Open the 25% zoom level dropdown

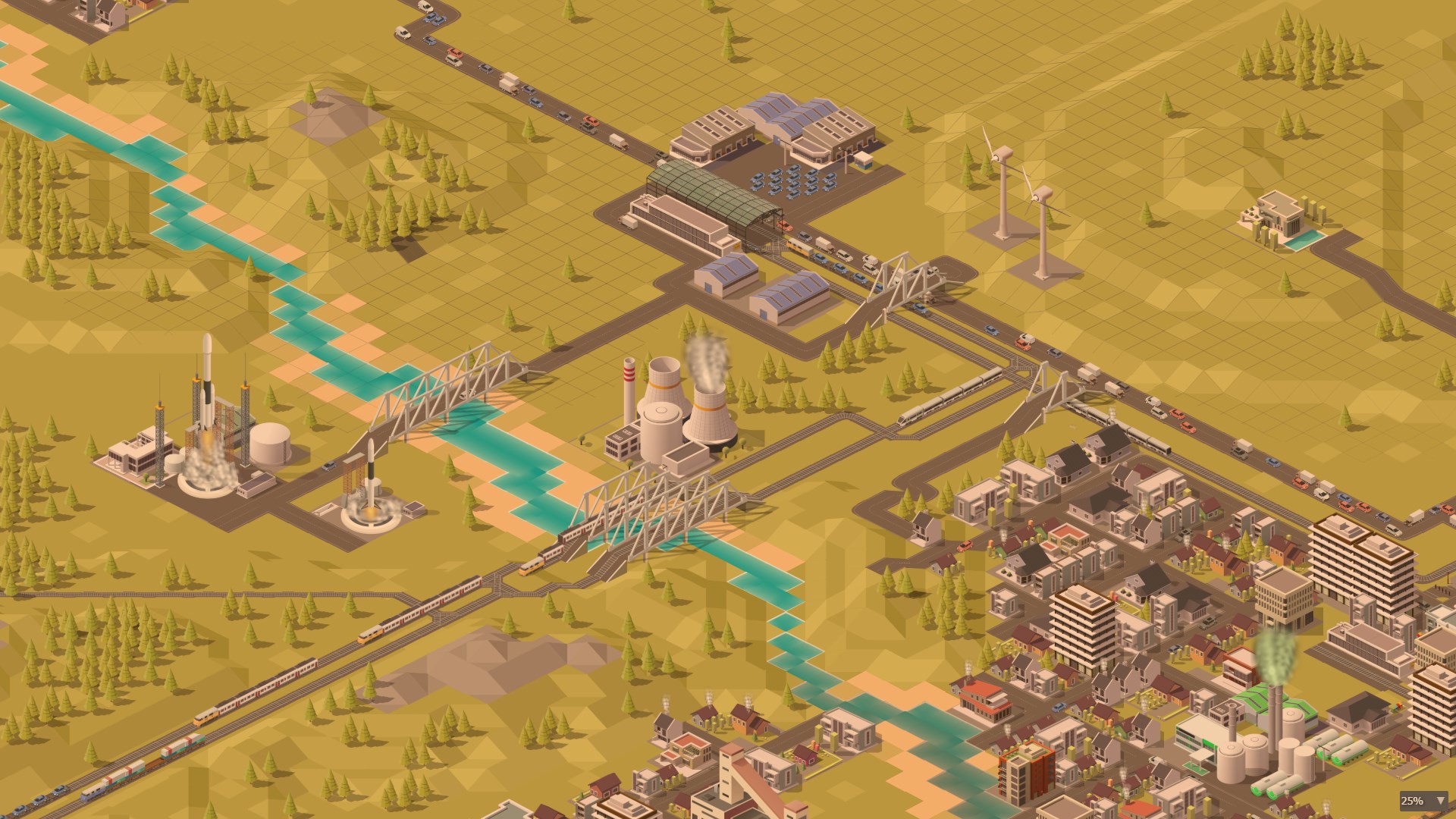1423,801
